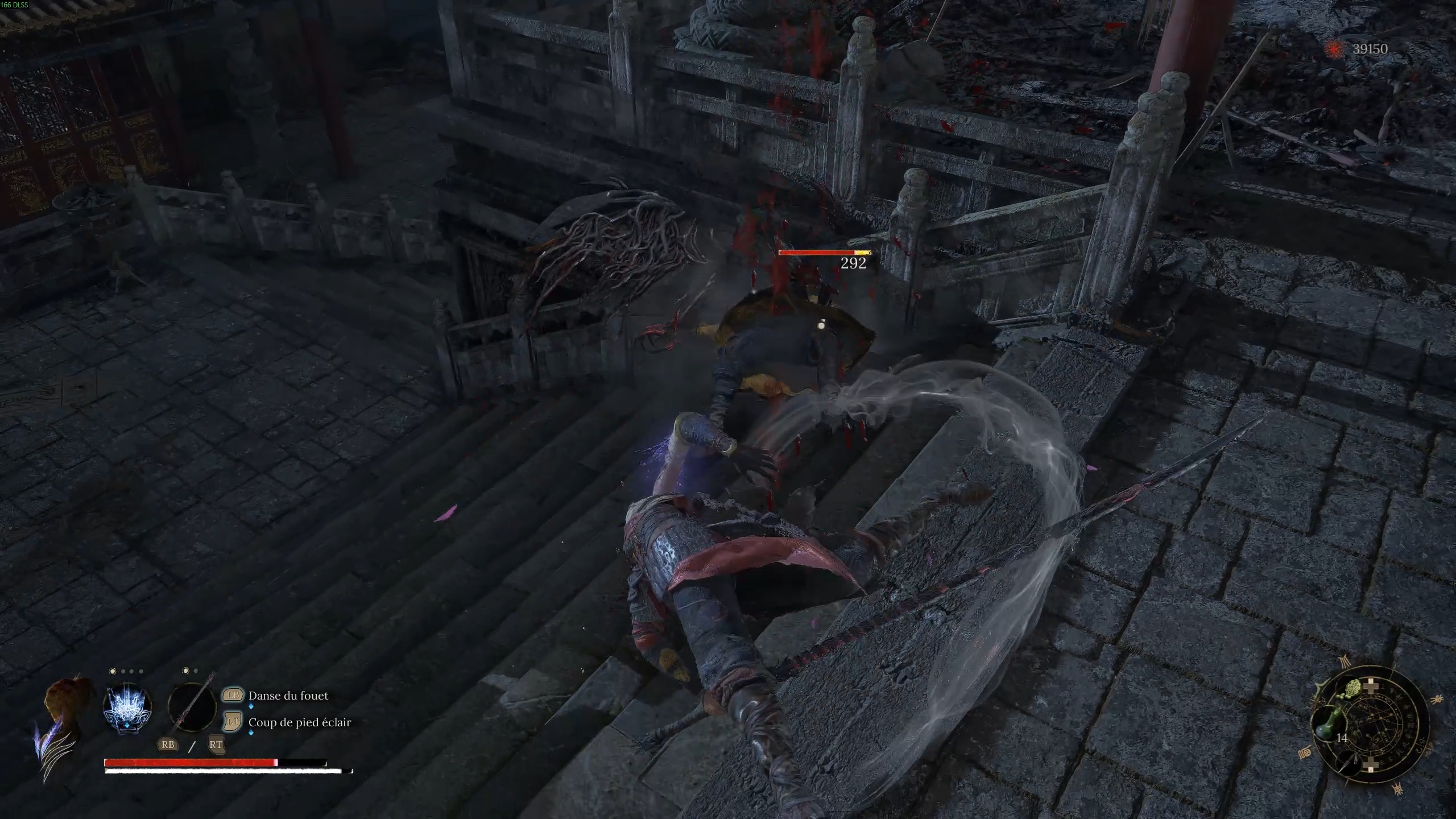Activate the blue gem below Danse du fouet
The height and width of the screenshot is (819, 1456).
[x=251, y=707]
